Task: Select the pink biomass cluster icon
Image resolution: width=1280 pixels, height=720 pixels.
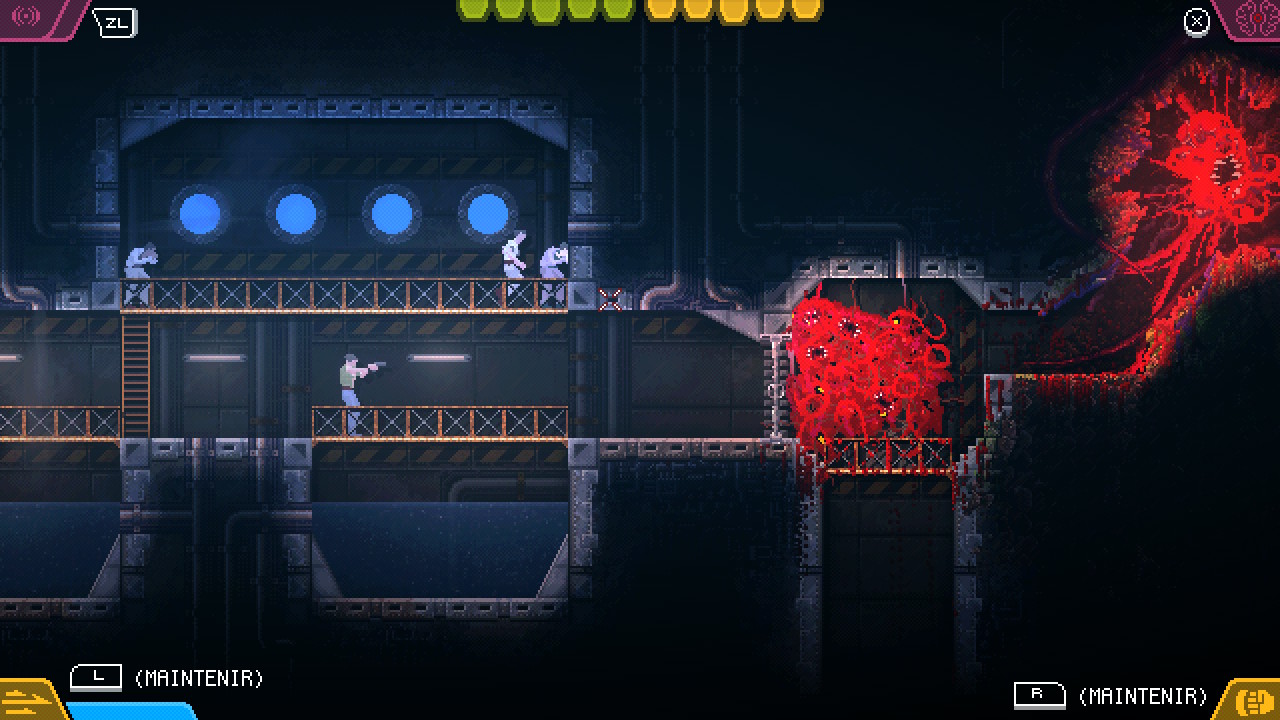Action: [x=1253, y=17]
